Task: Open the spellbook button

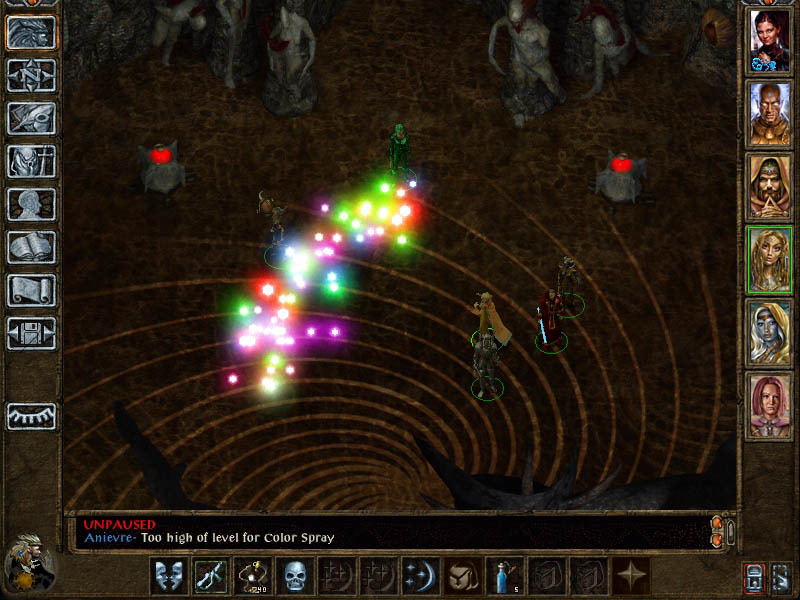Action: pyautogui.click(x=31, y=247)
